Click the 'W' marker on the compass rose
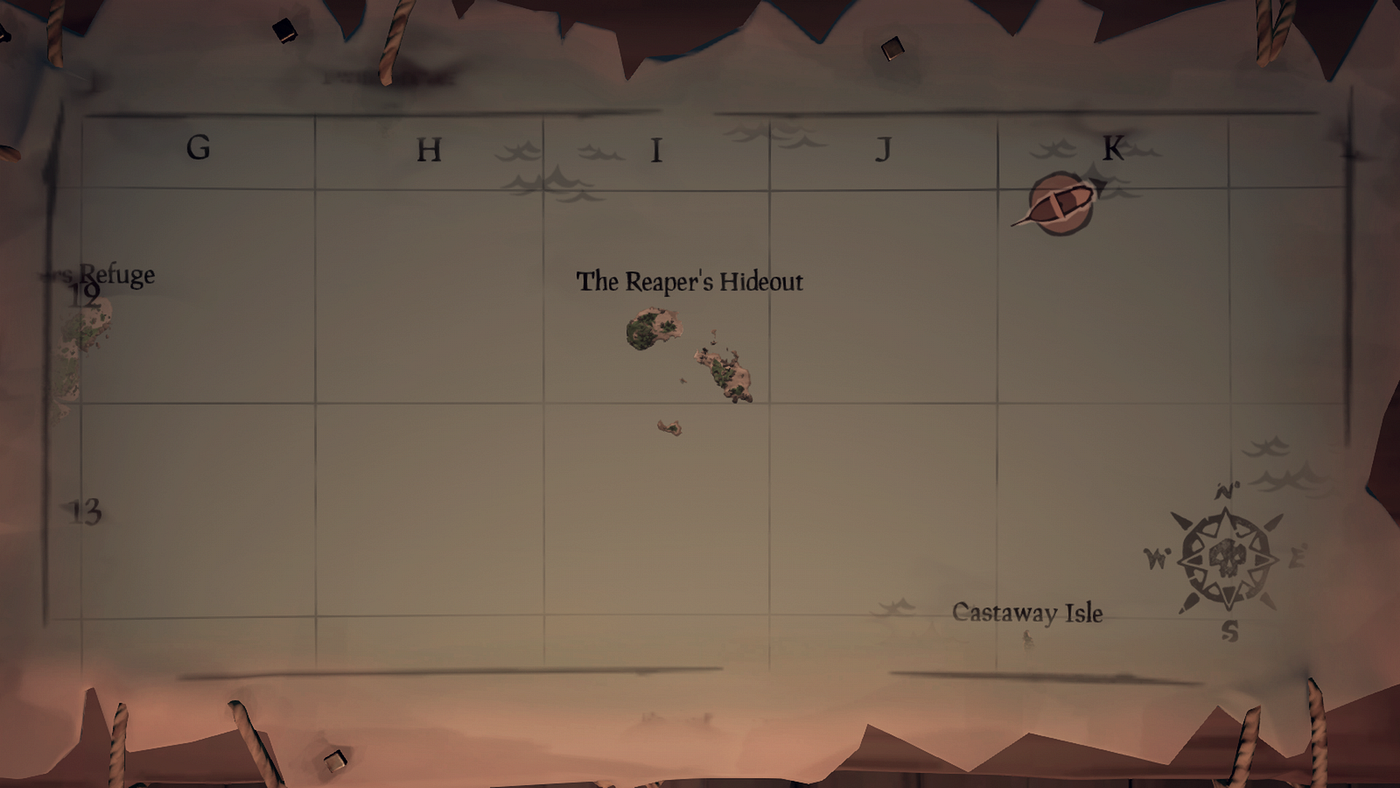1400x788 pixels. tap(1155, 560)
